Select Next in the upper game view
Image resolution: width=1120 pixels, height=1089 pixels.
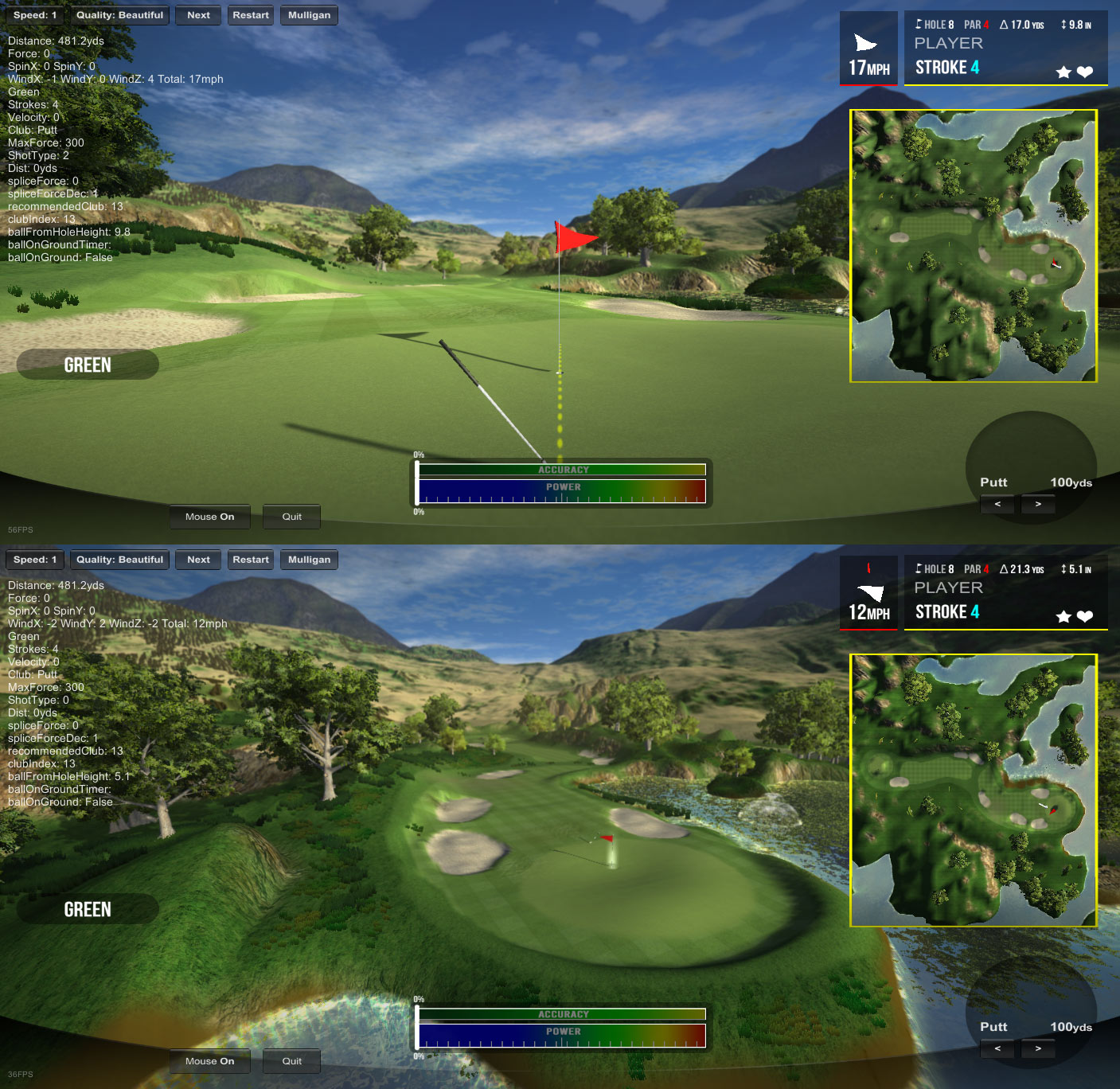click(x=198, y=15)
